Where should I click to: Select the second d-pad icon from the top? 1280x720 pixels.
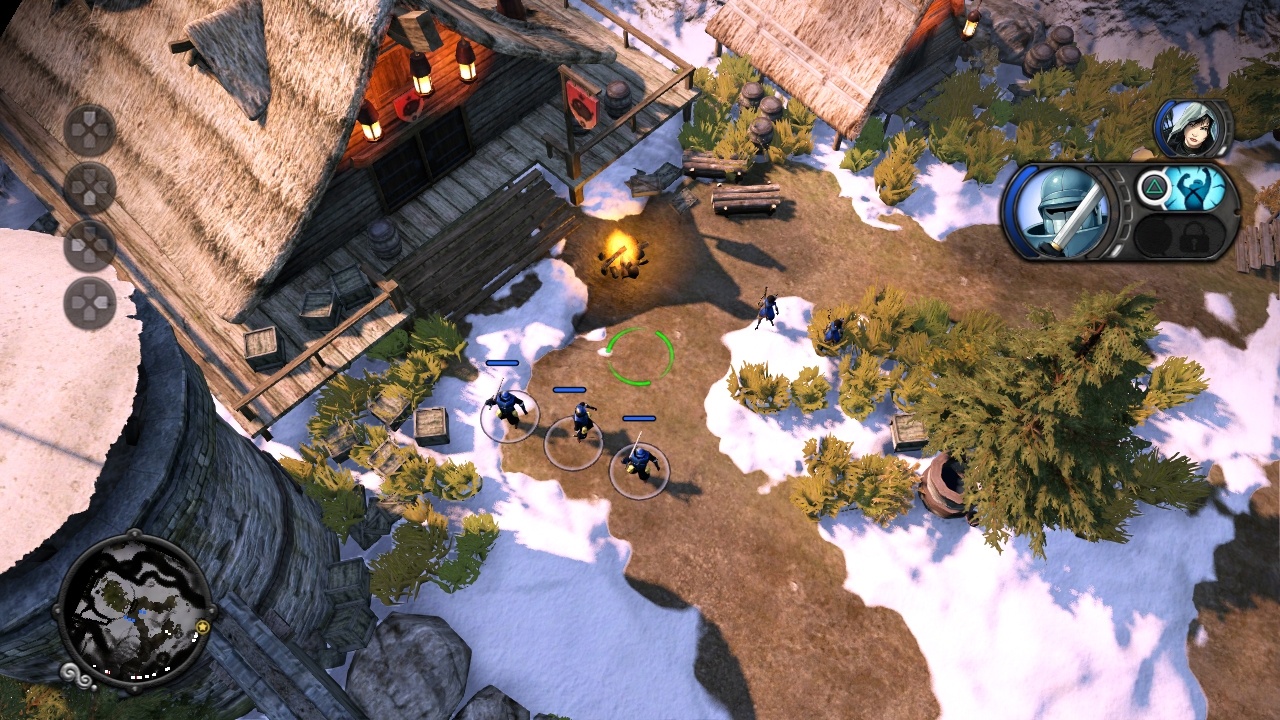pos(93,185)
